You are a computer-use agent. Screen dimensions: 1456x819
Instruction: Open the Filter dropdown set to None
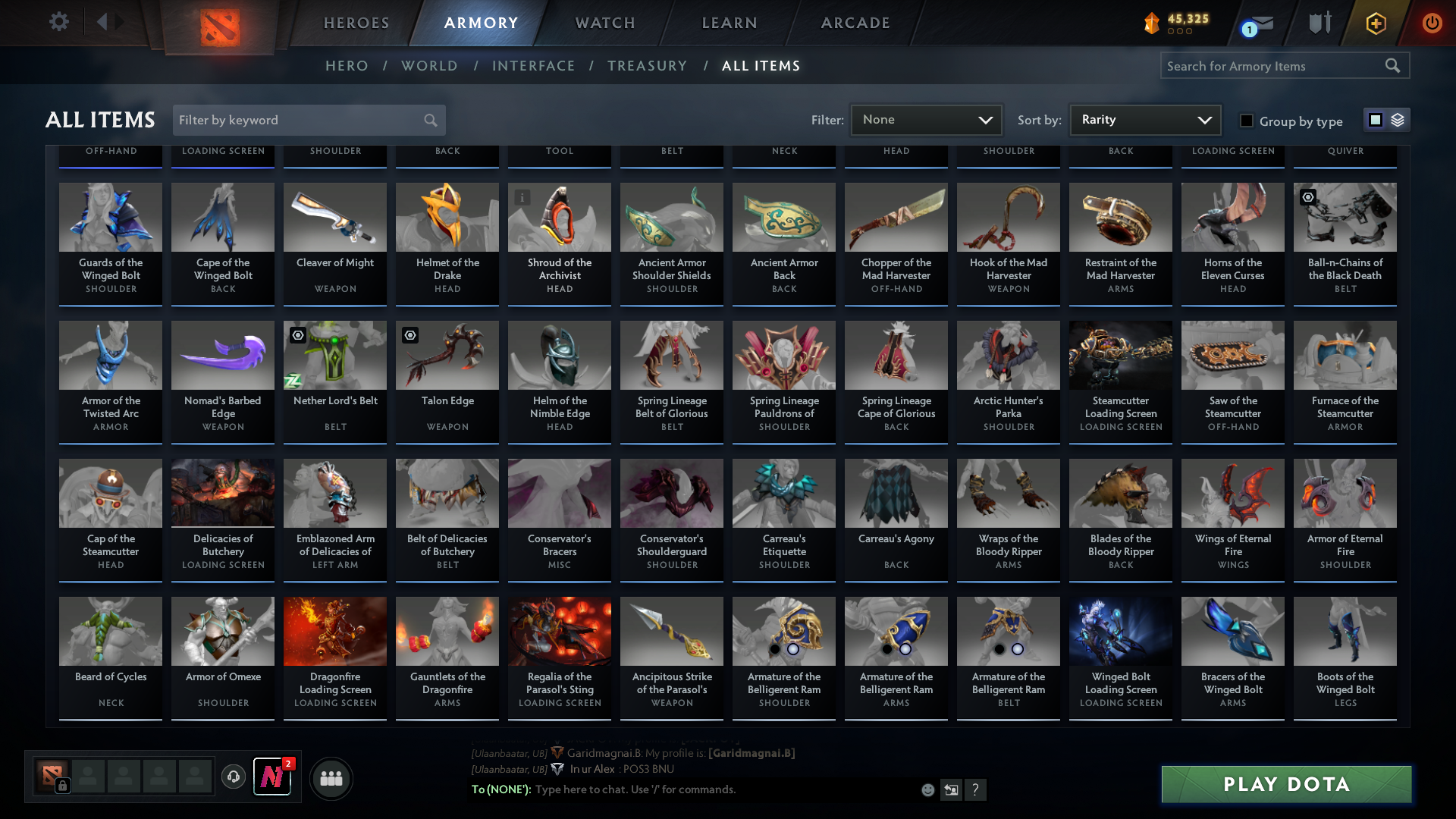click(926, 119)
